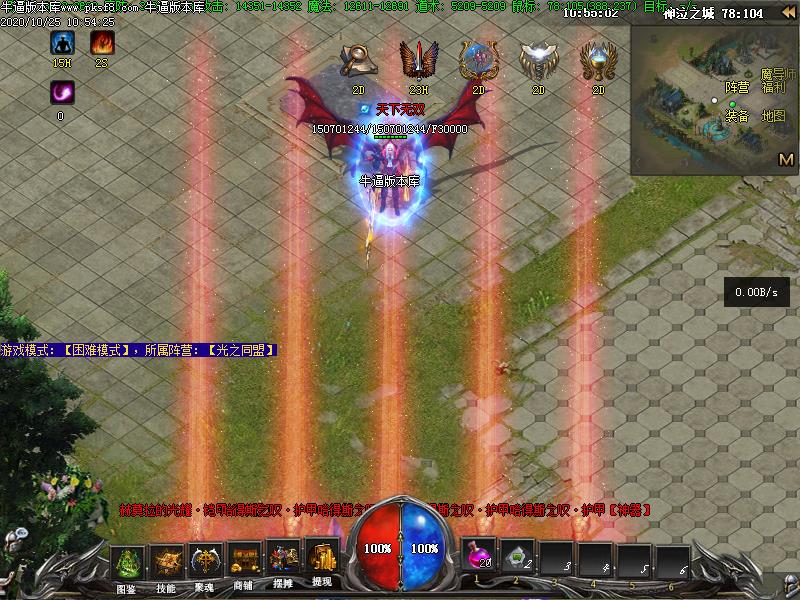Click the winged character portrait buff icon

[x=478, y=60]
